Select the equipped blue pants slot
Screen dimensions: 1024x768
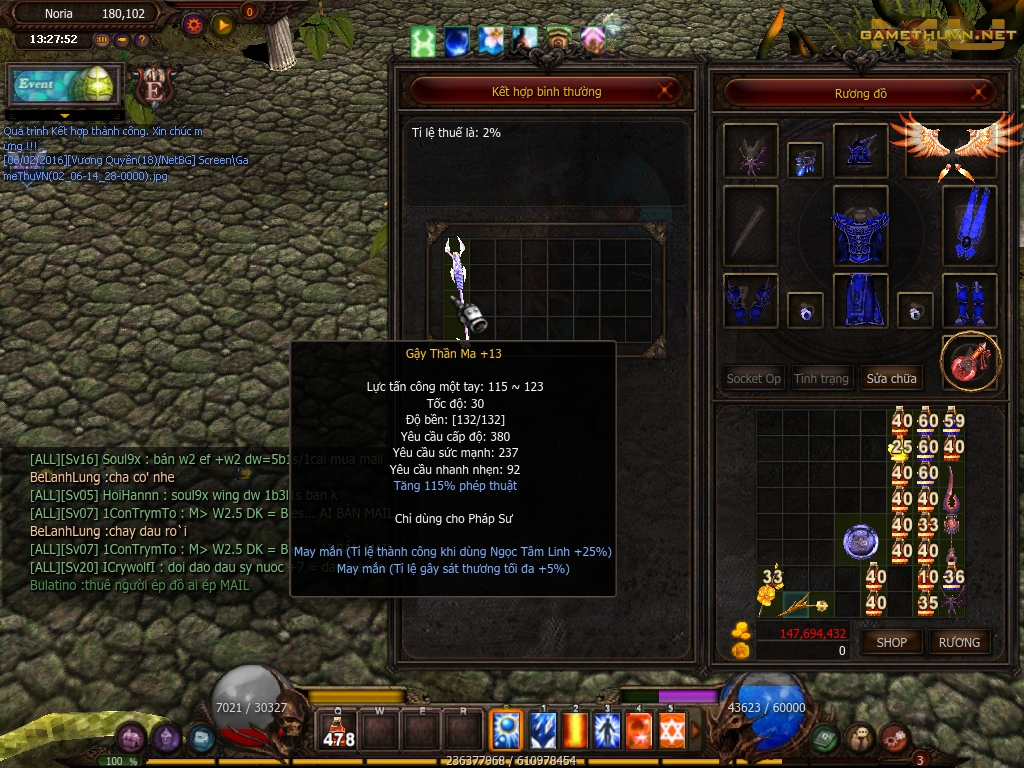click(860, 300)
